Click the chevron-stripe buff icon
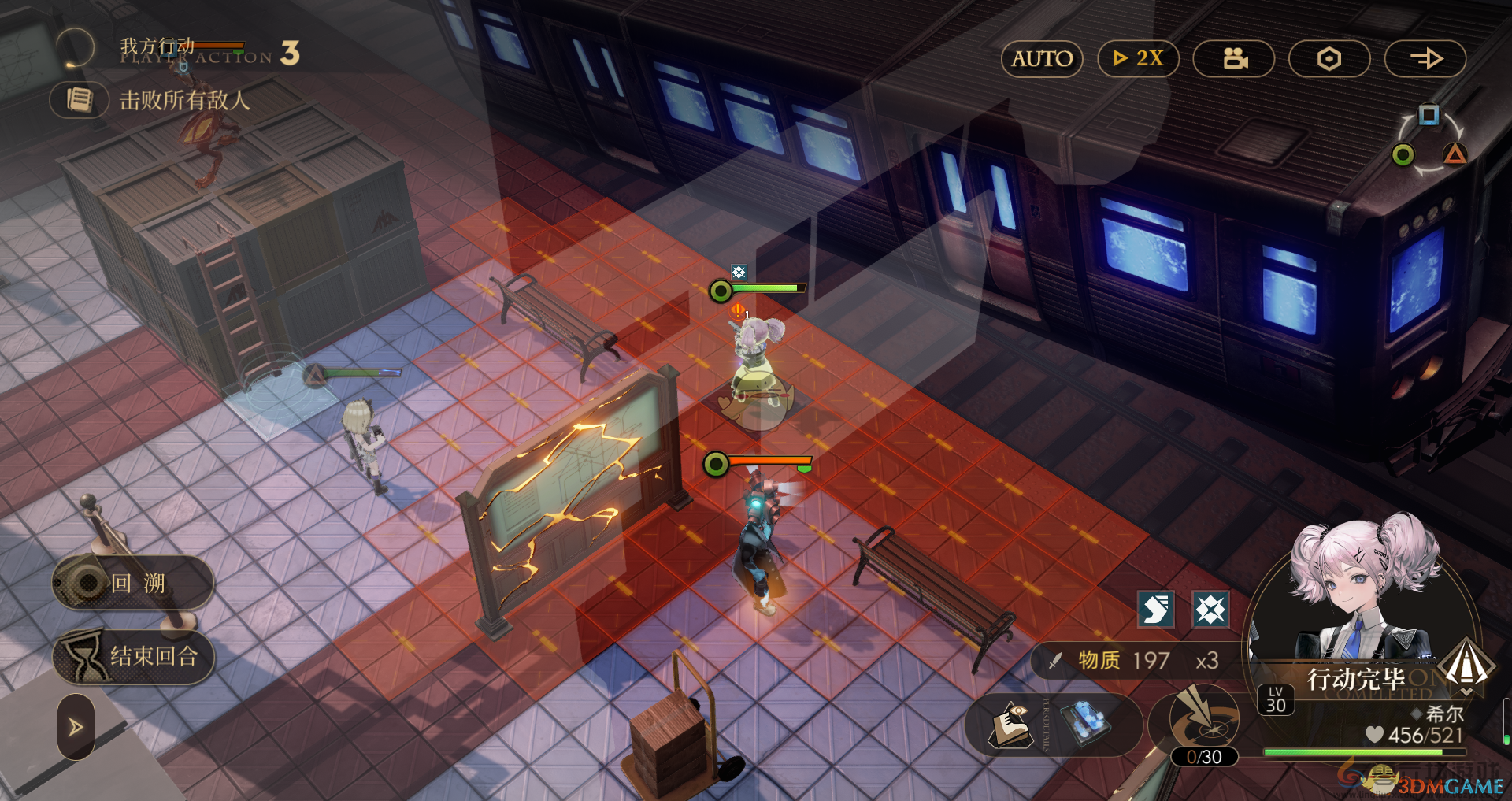 click(x=1156, y=610)
